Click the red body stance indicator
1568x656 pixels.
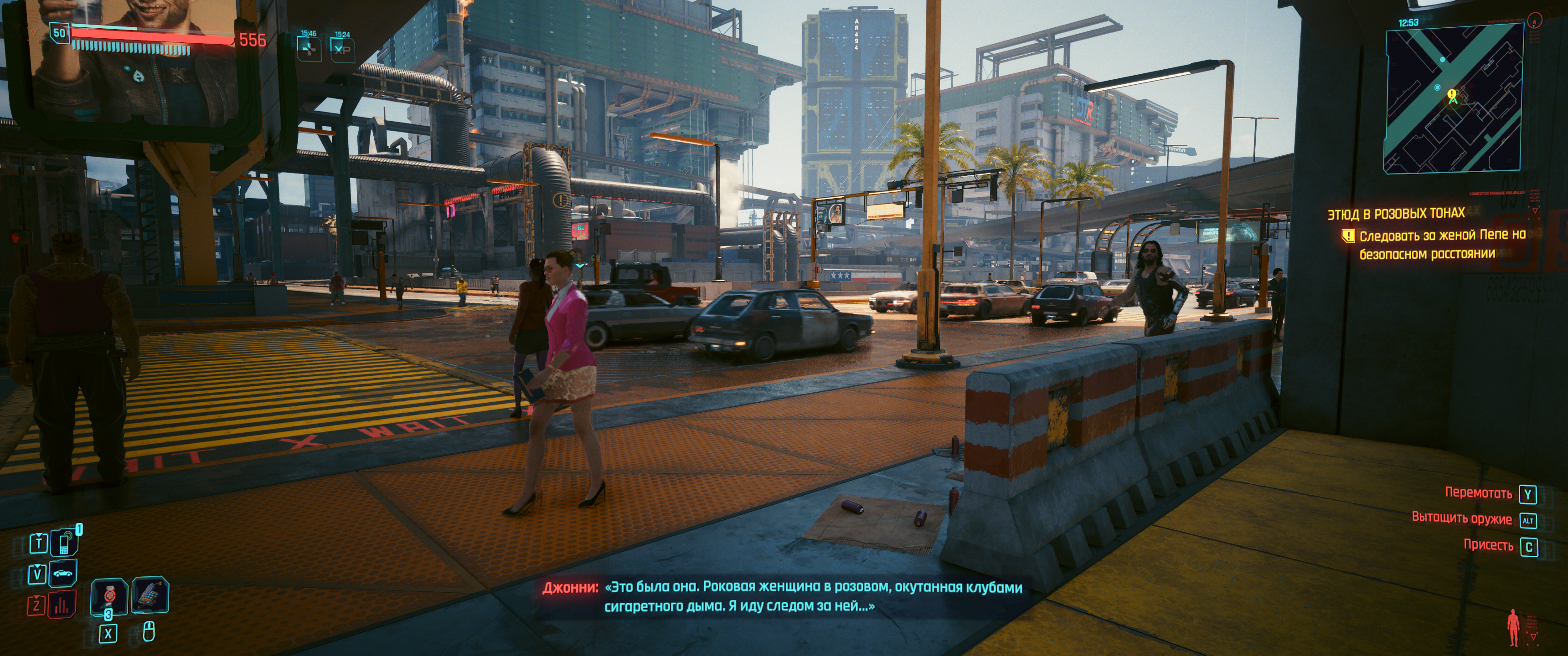(x=1513, y=627)
